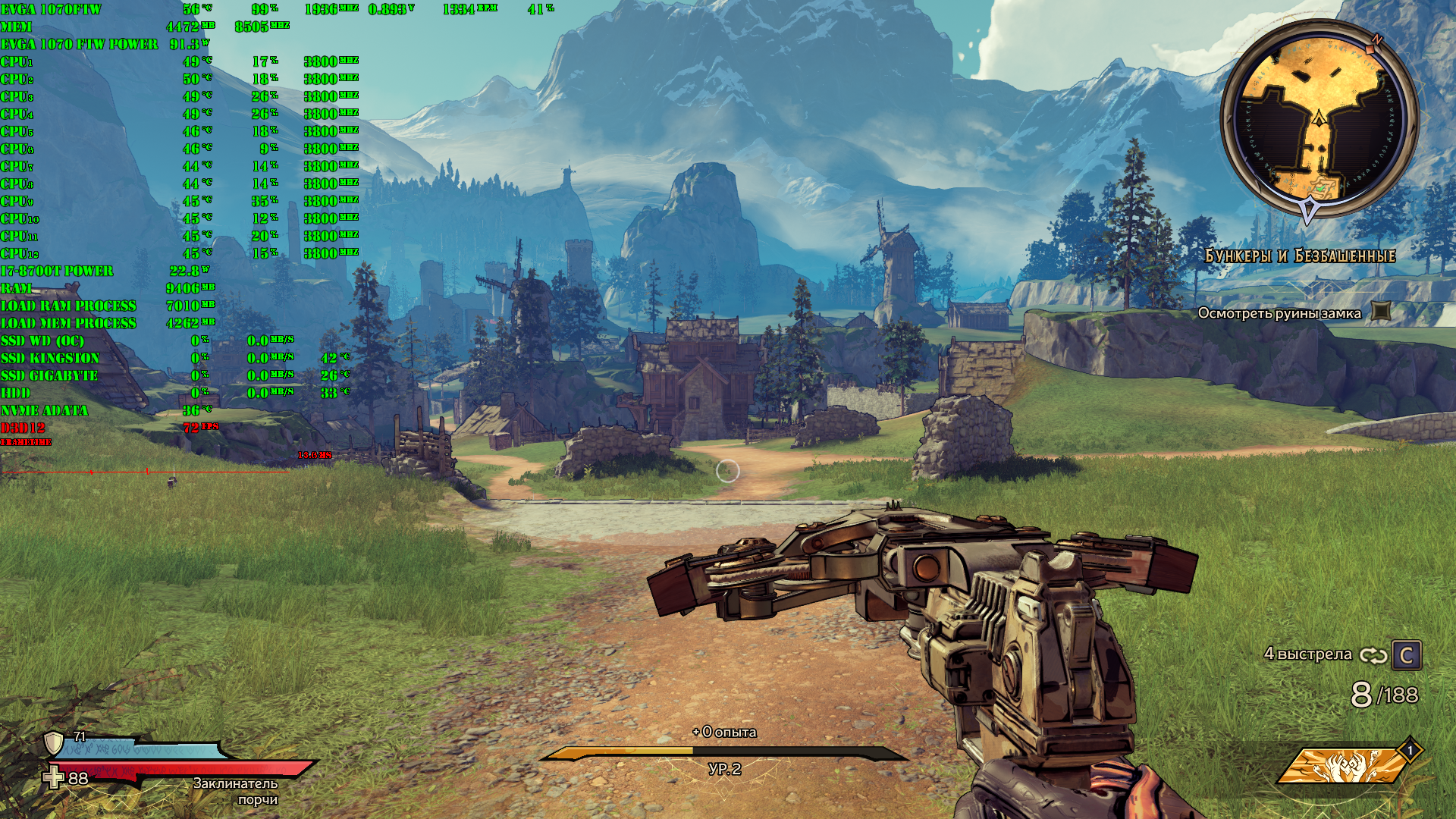Click the shield ward icon

[x=54, y=742]
